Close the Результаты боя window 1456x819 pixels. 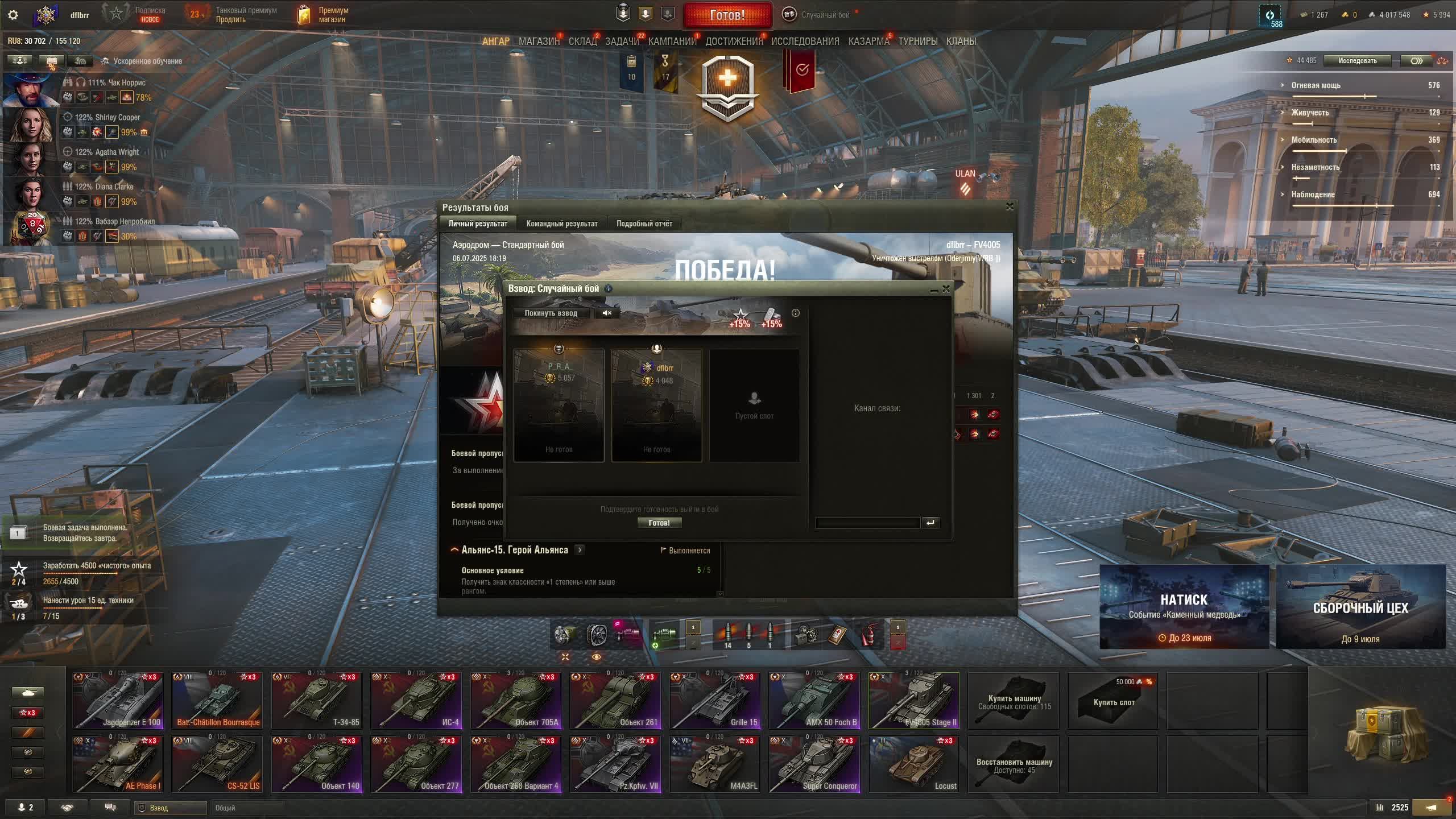pyautogui.click(x=1010, y=206)
